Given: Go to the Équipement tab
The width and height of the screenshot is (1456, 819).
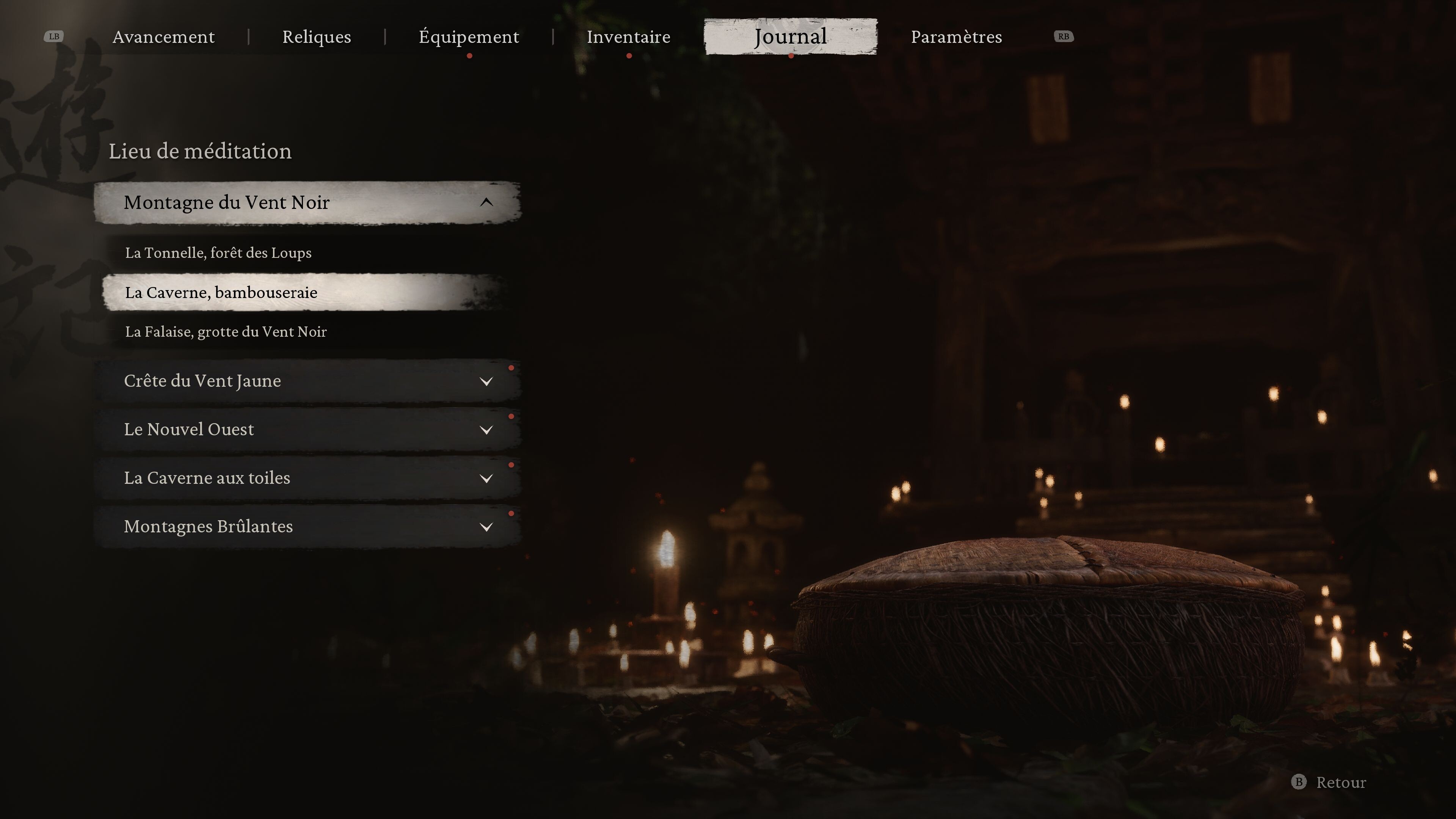Looking at the screenshot, I should [x=469, y=37].
